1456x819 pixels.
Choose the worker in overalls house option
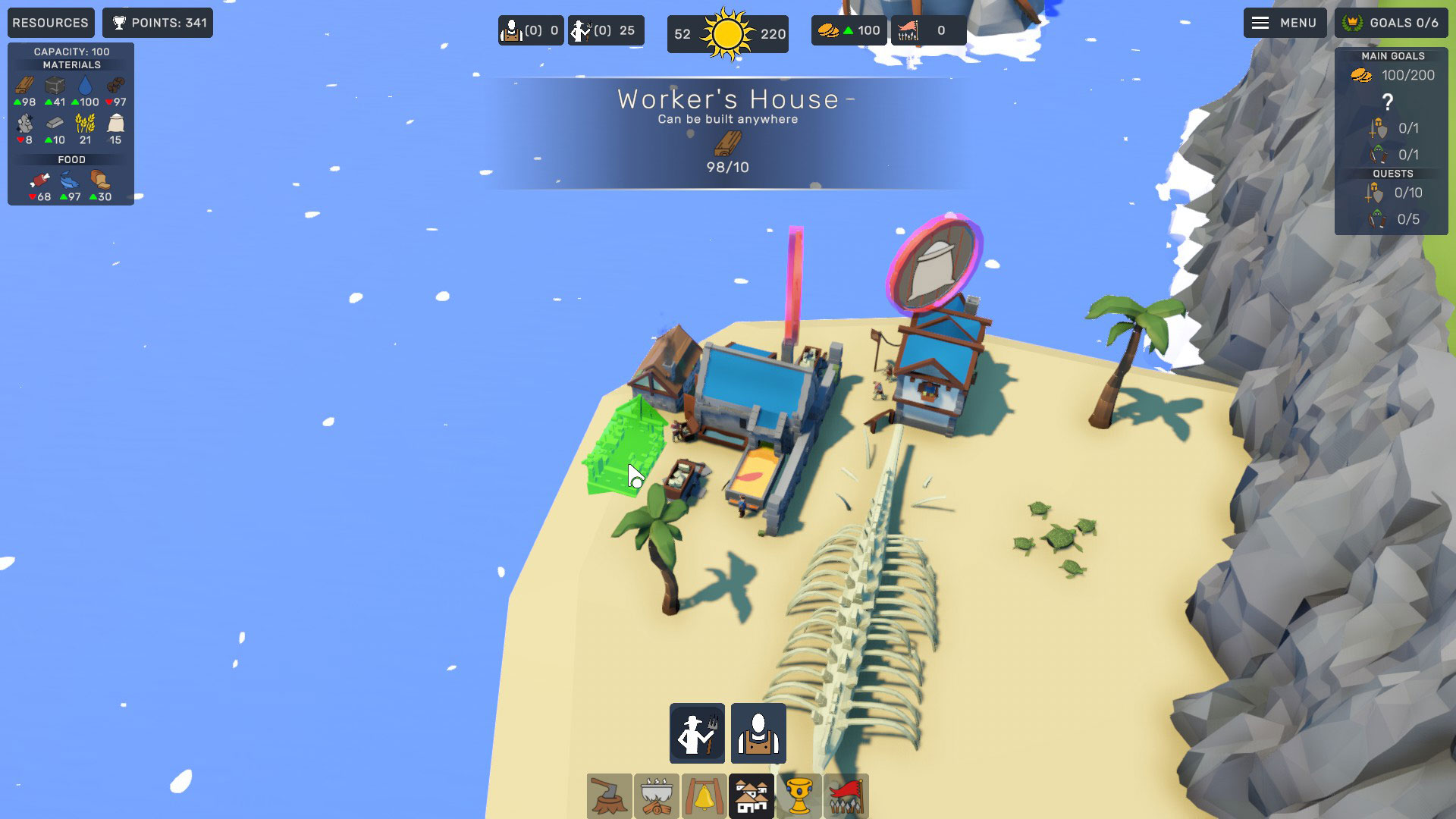758,733
